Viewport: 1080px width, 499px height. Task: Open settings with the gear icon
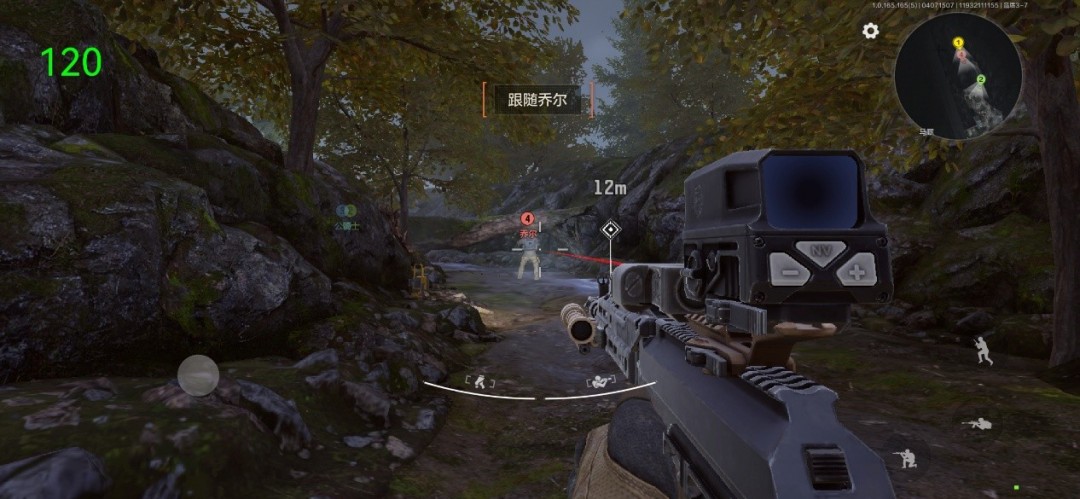pos(870,31)
